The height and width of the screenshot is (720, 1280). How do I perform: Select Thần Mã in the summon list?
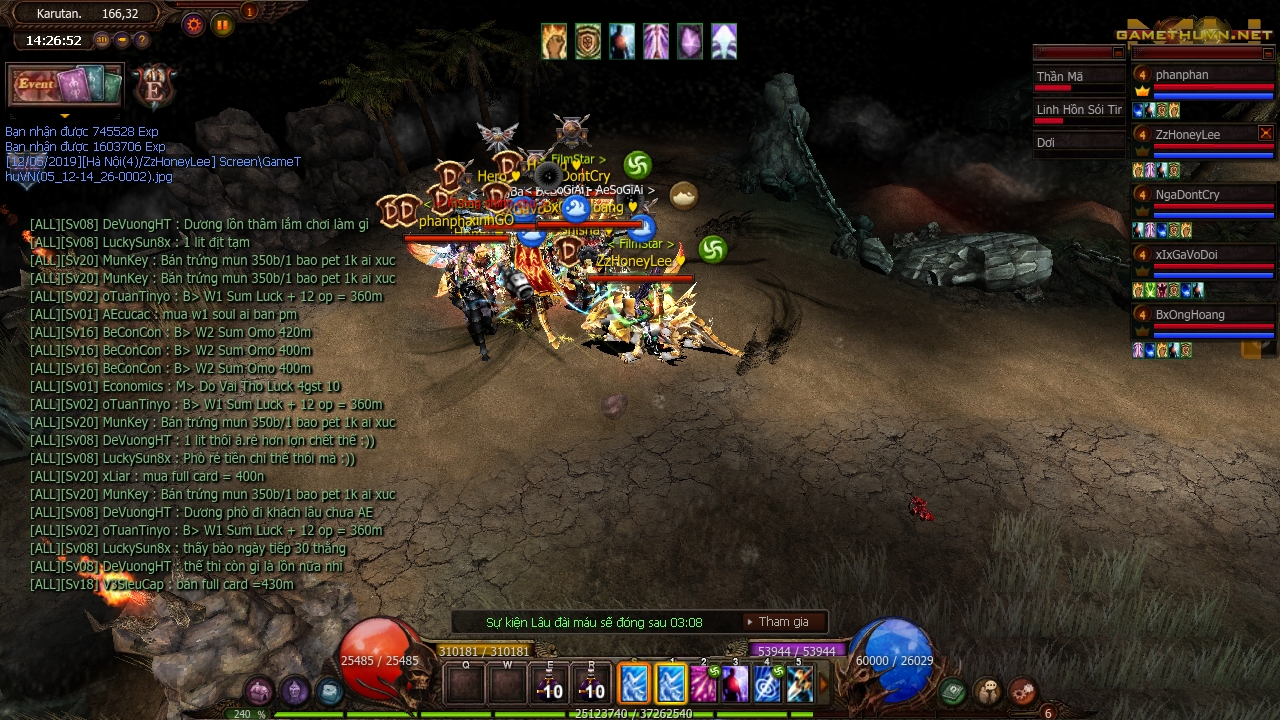[x=1061, y=75]
